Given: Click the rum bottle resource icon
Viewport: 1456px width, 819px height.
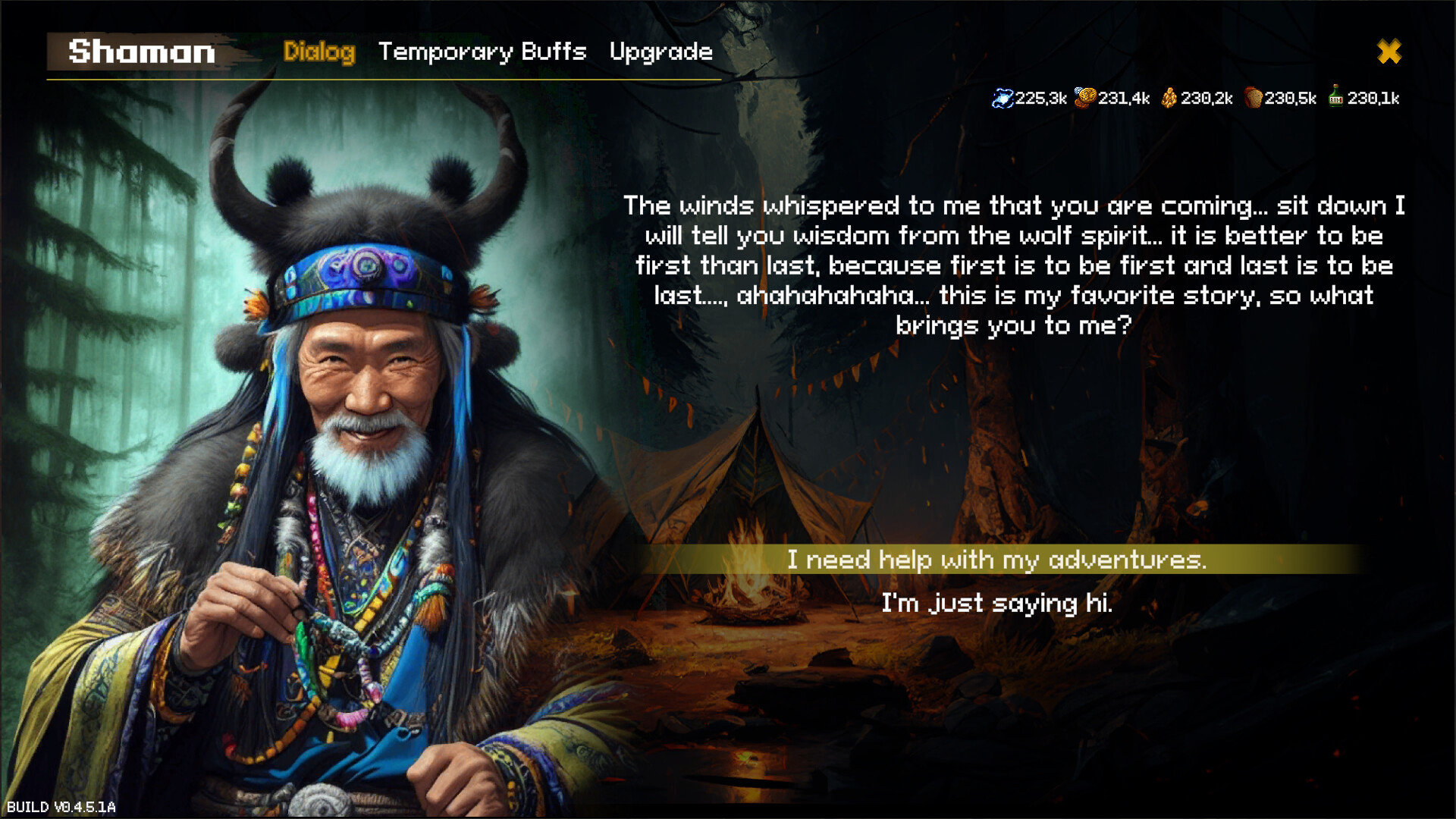Looking at the screenshot, I should click(x=1335, y=97).
